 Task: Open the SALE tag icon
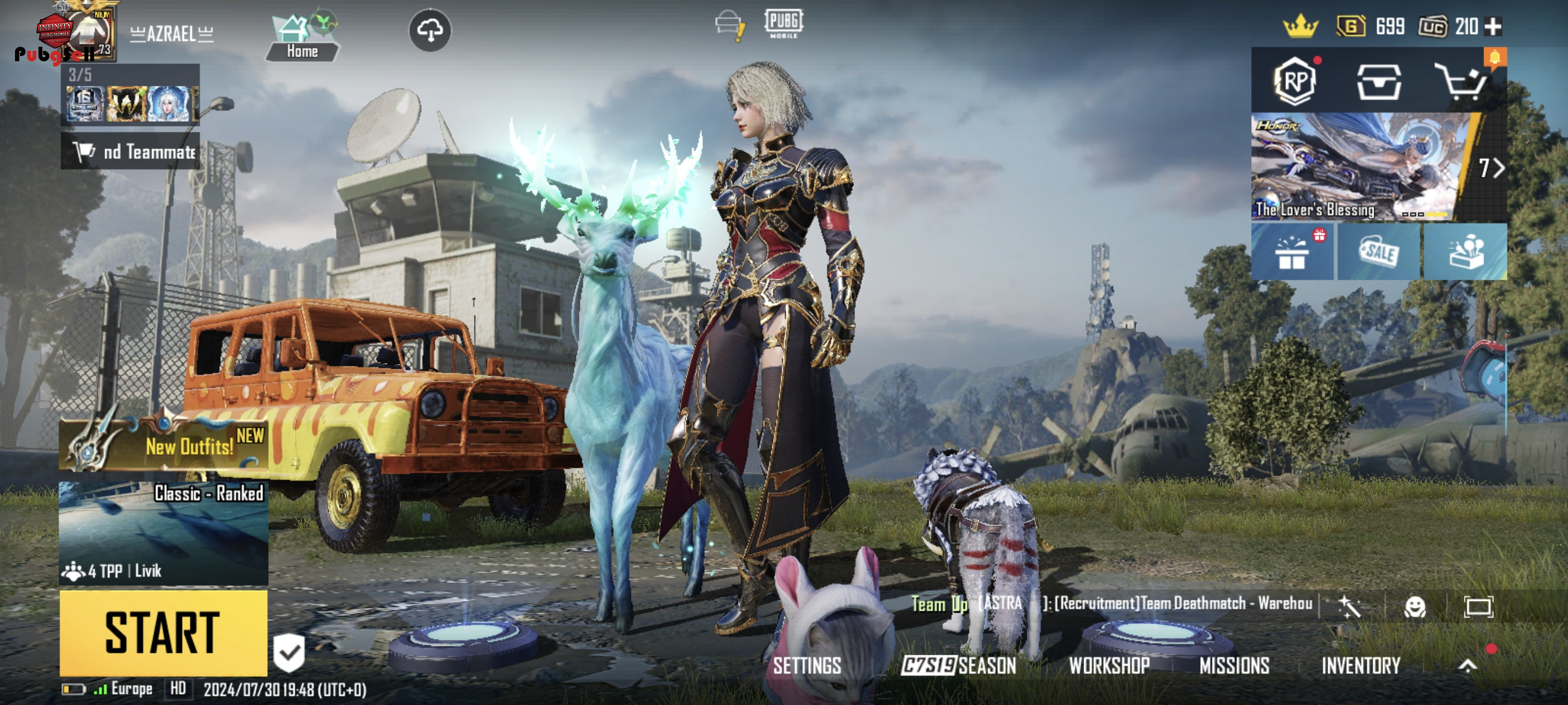1379,252
